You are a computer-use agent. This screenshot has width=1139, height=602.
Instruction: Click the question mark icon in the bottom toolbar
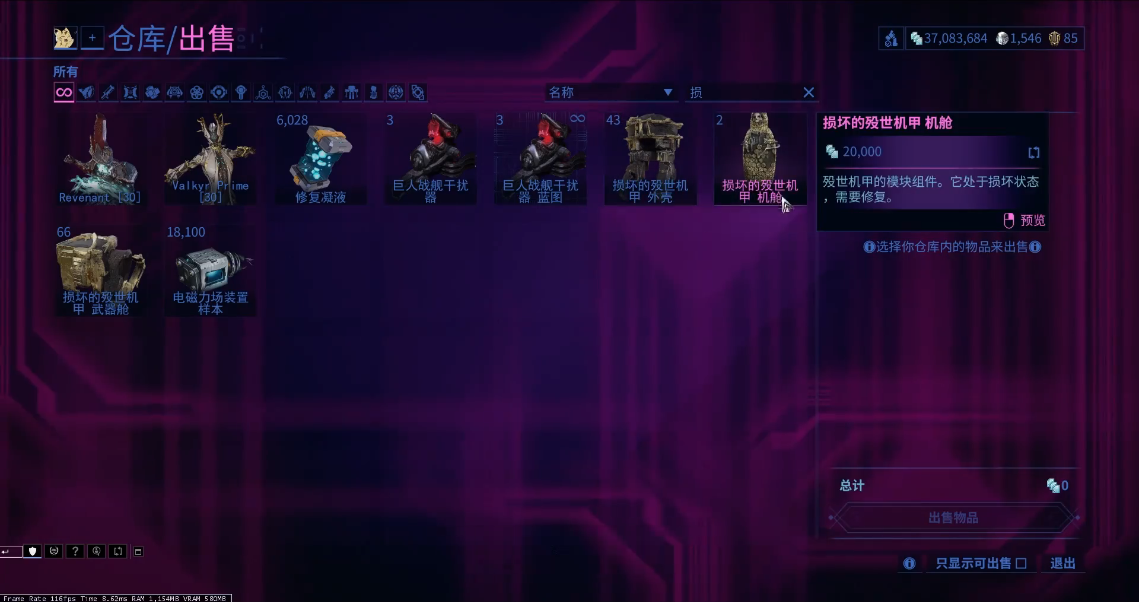[x=75, y=551]
